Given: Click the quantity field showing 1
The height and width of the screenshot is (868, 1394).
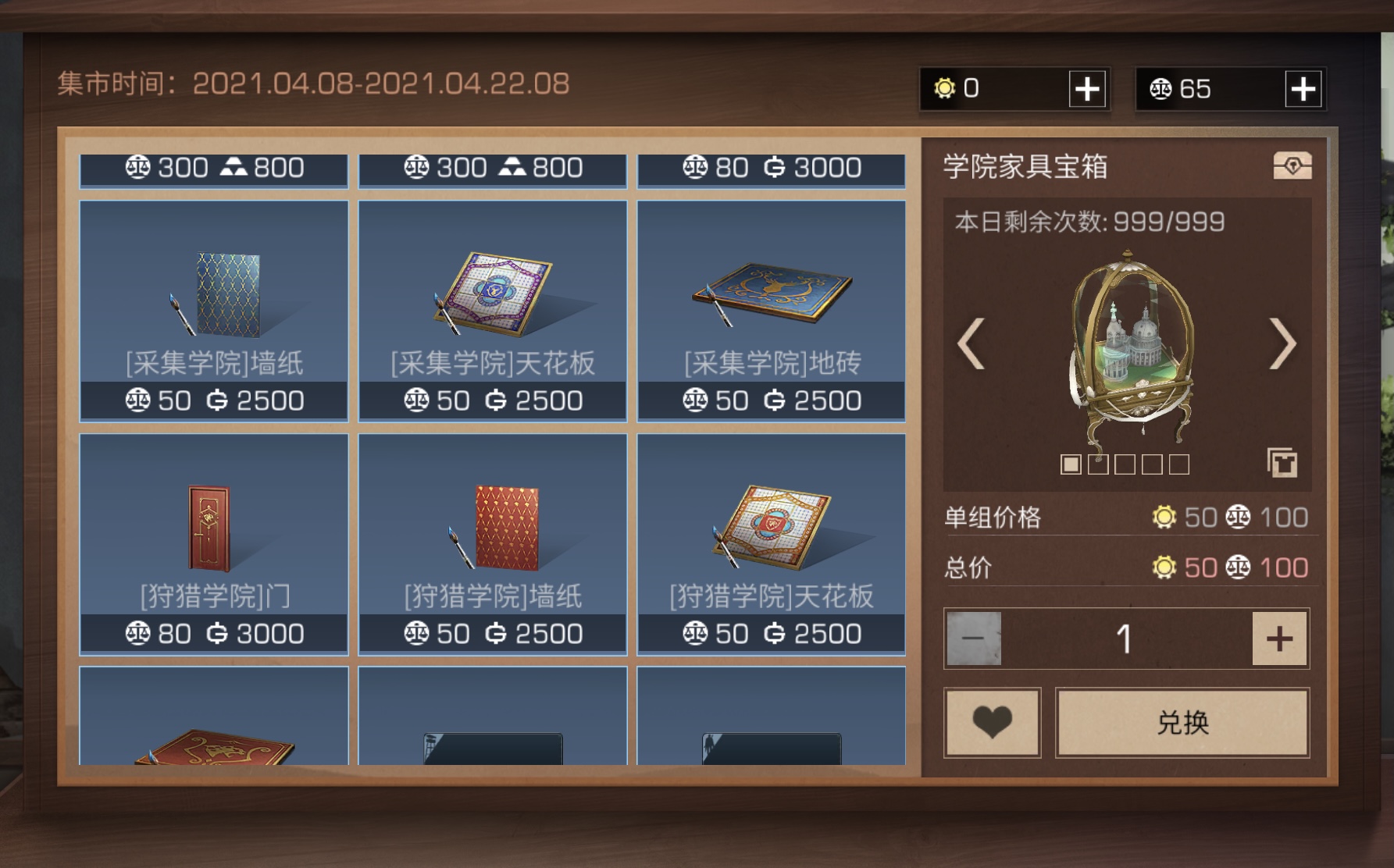Looking at the screenshot, I should tap(1125, 638).
